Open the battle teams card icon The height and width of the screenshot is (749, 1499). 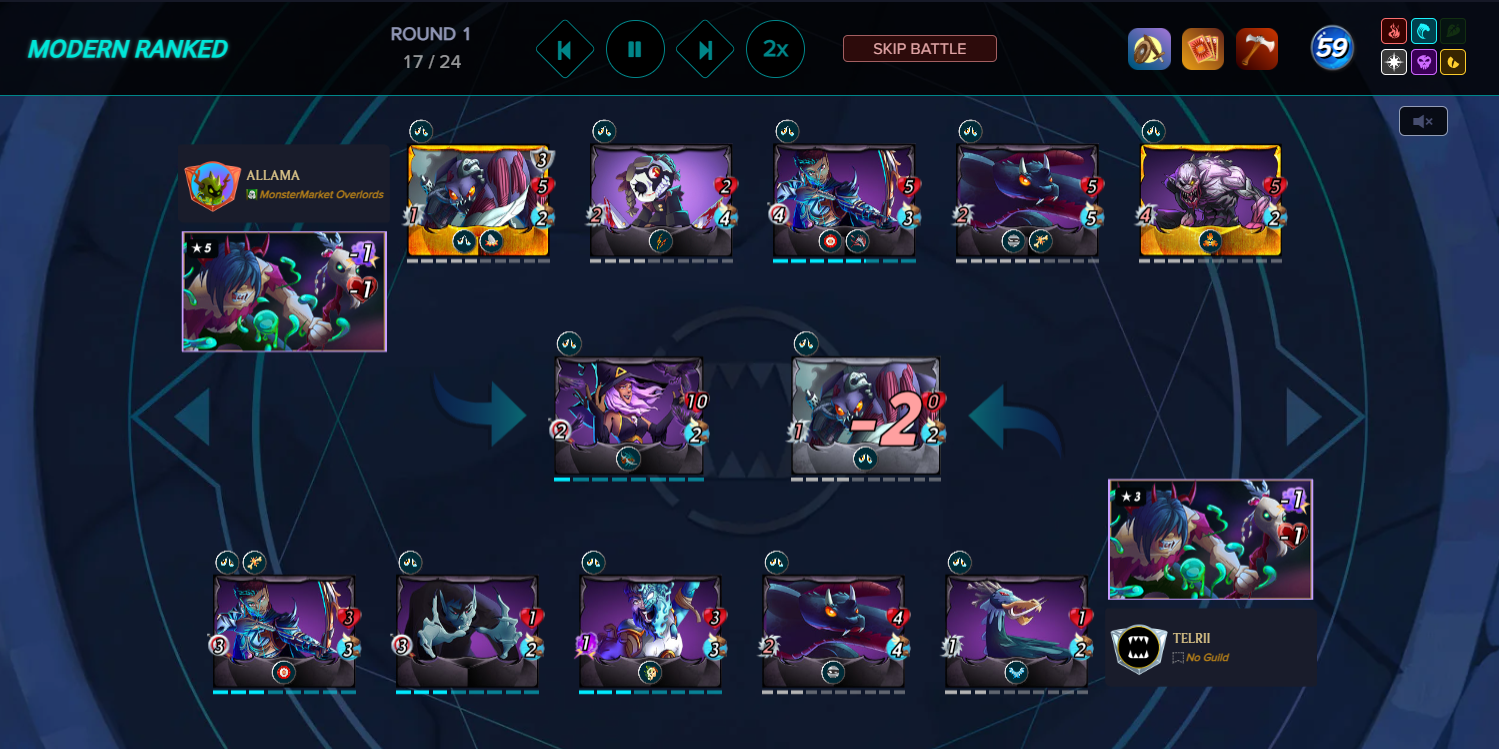[1203, 48]
